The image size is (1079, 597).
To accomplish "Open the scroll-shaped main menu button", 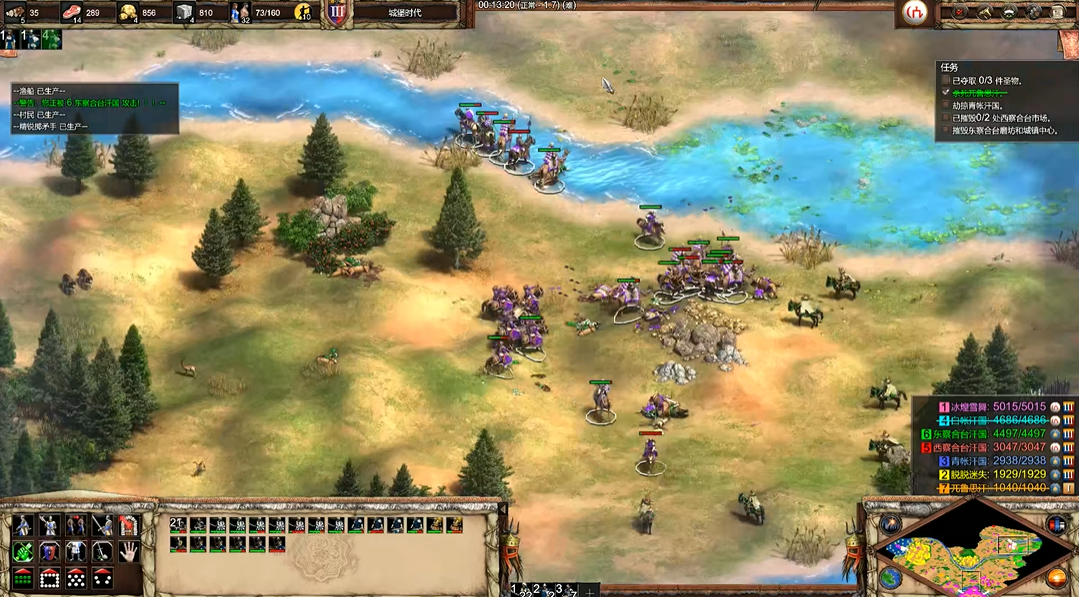I will pos(1059,12).
